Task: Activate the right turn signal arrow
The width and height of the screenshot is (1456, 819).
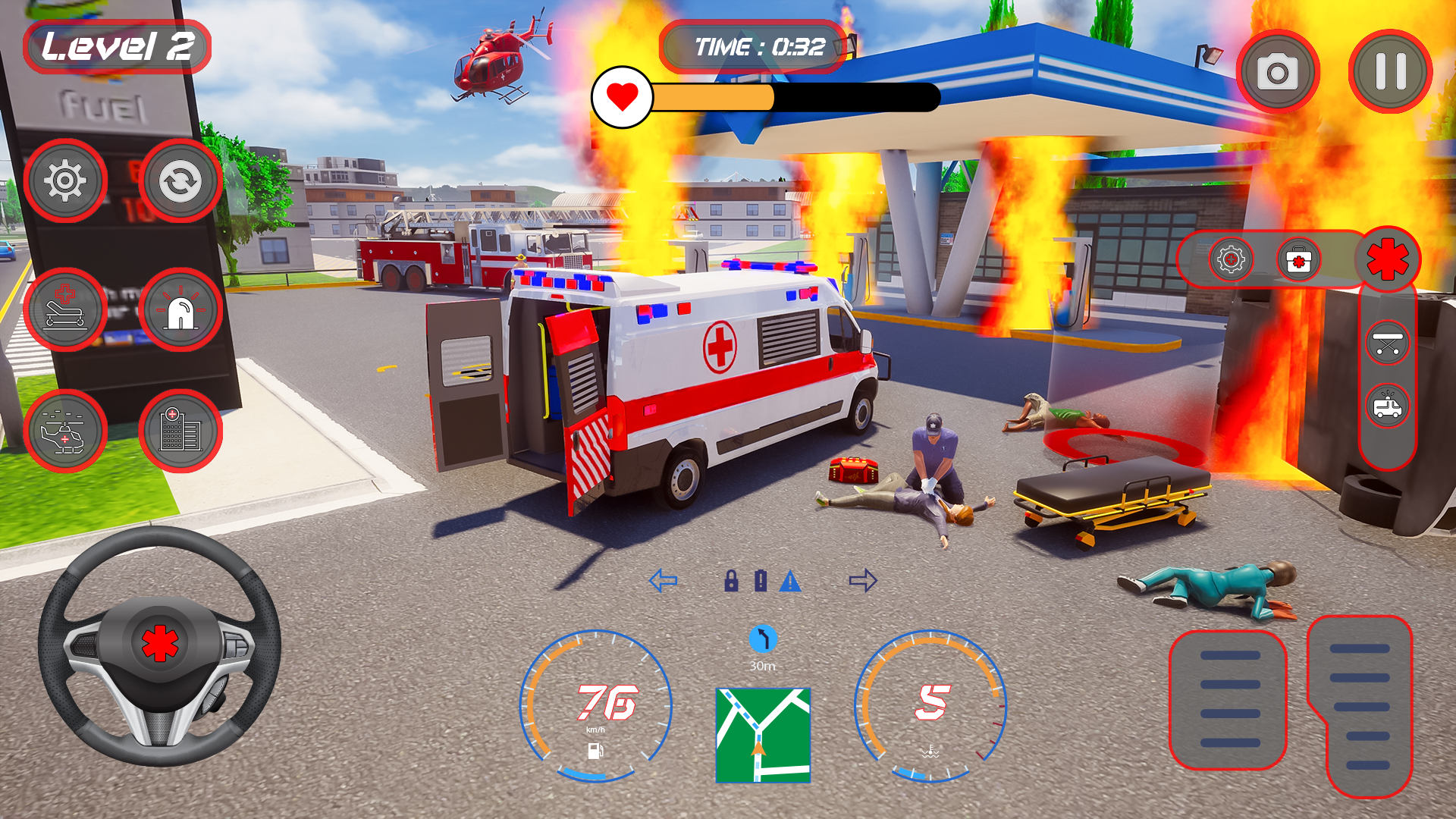Action: pyautogui.click(x=863, y=581)
